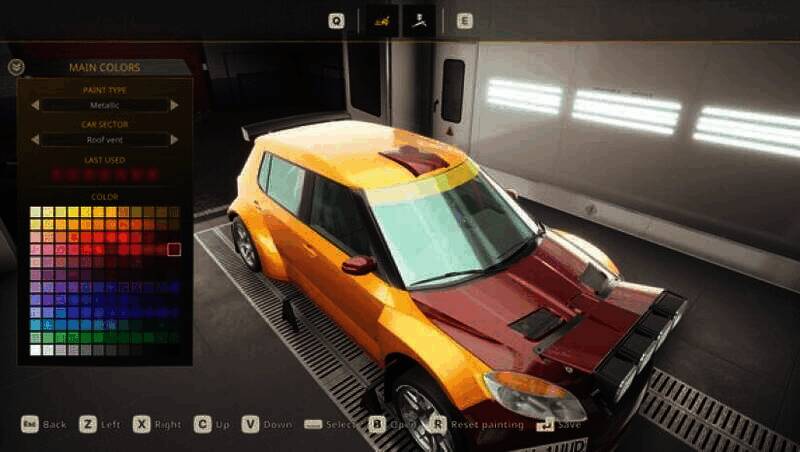Choose the outlined dark red color swatch
This screenshot has width=800, height=452.
[x=174, y=249]
